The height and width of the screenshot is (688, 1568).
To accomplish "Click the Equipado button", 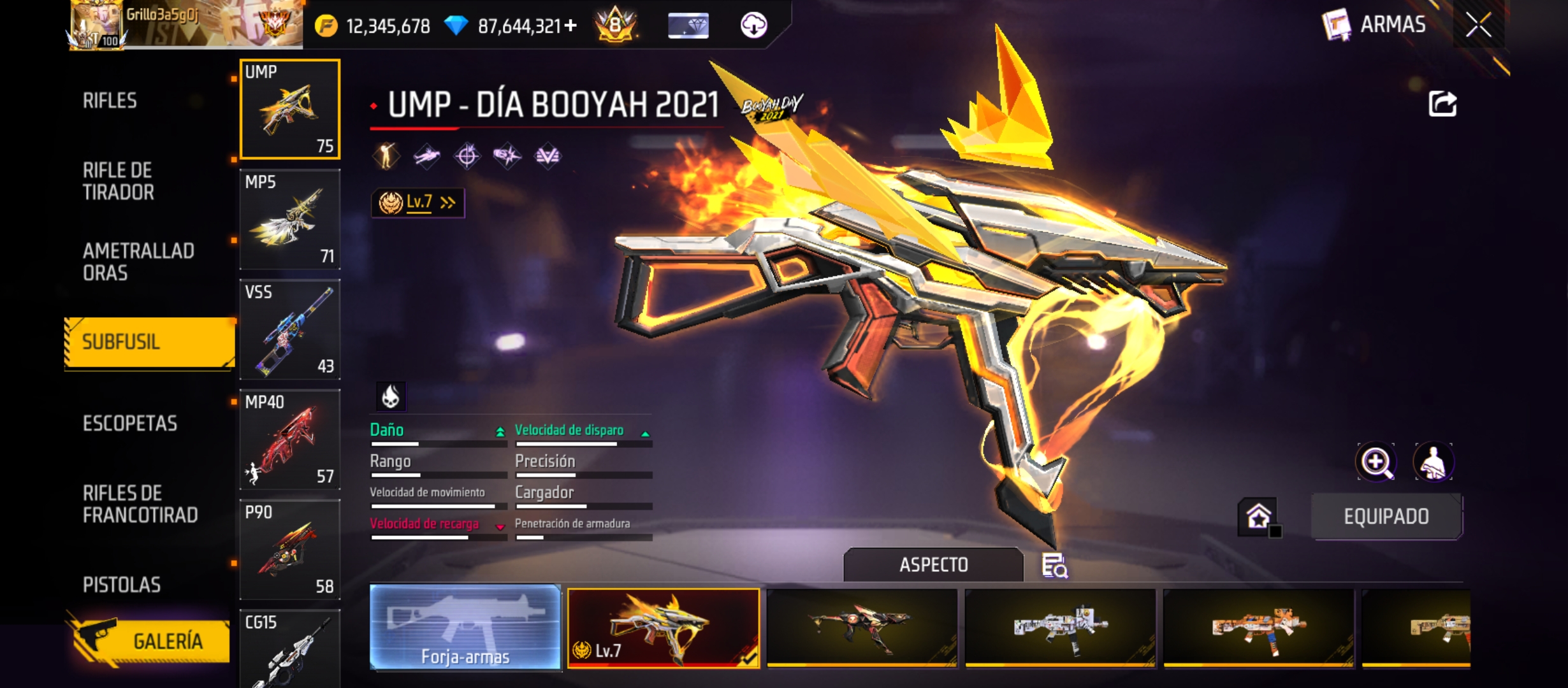I will (1386, 516).
